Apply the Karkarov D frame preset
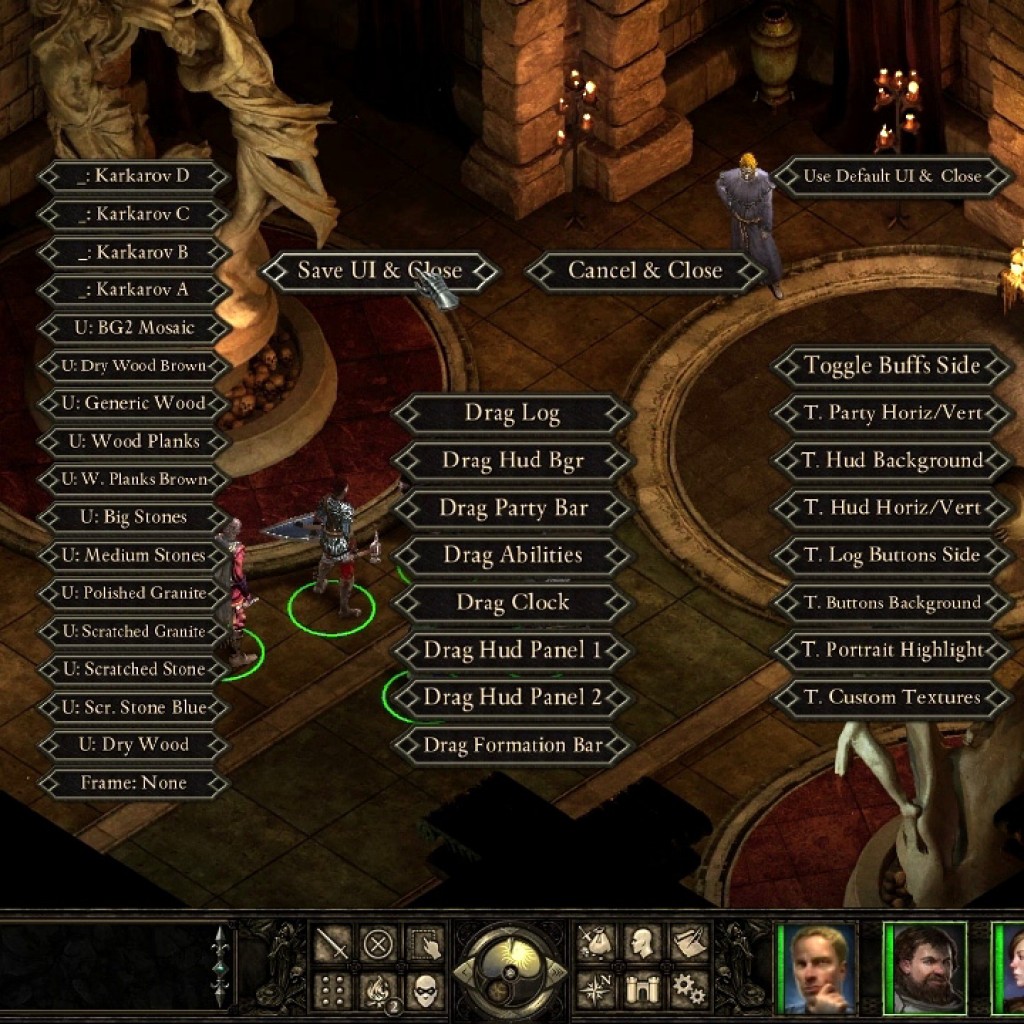 [133, 177]
